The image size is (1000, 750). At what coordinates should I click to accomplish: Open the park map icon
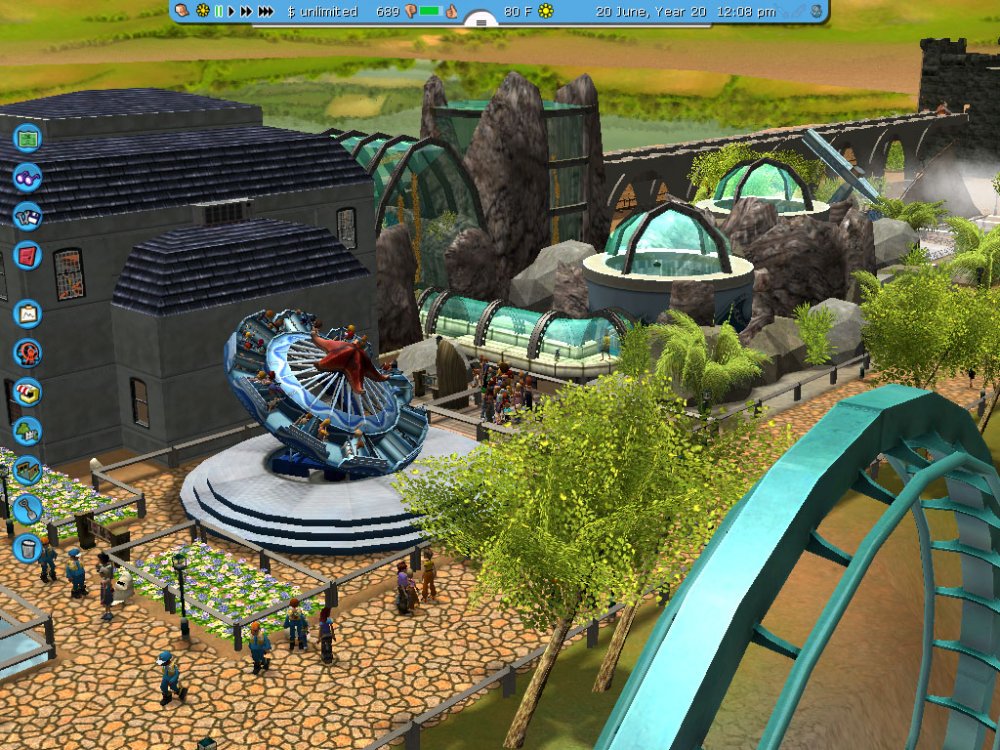[x=27, y=137]
